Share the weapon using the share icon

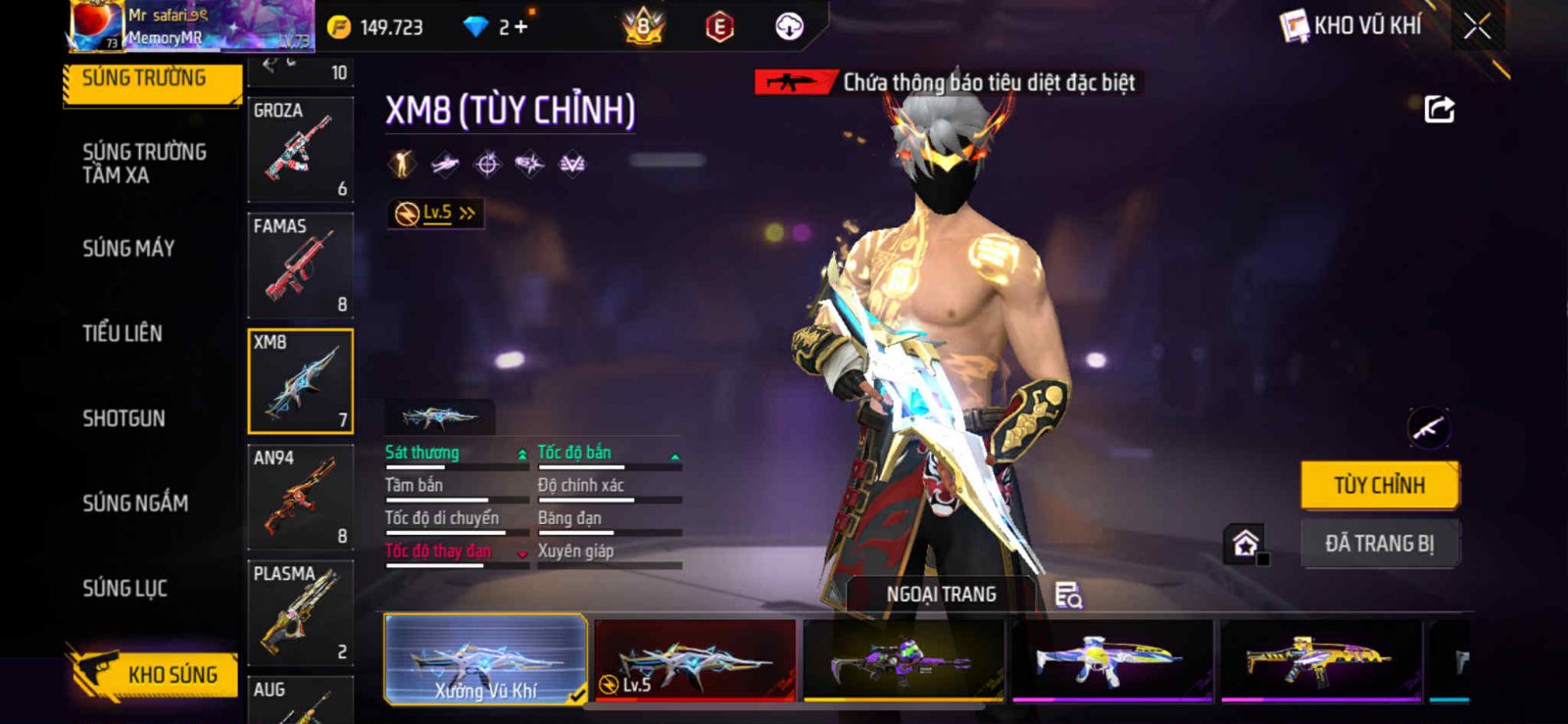[x=1439, y=109]
